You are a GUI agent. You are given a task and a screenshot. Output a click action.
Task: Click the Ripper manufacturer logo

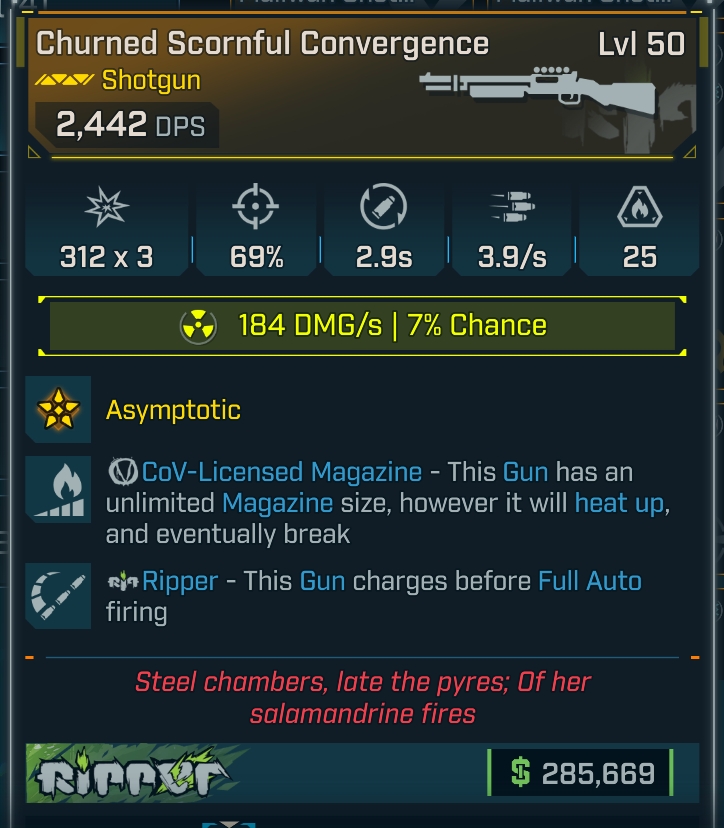tap(136, 773)
